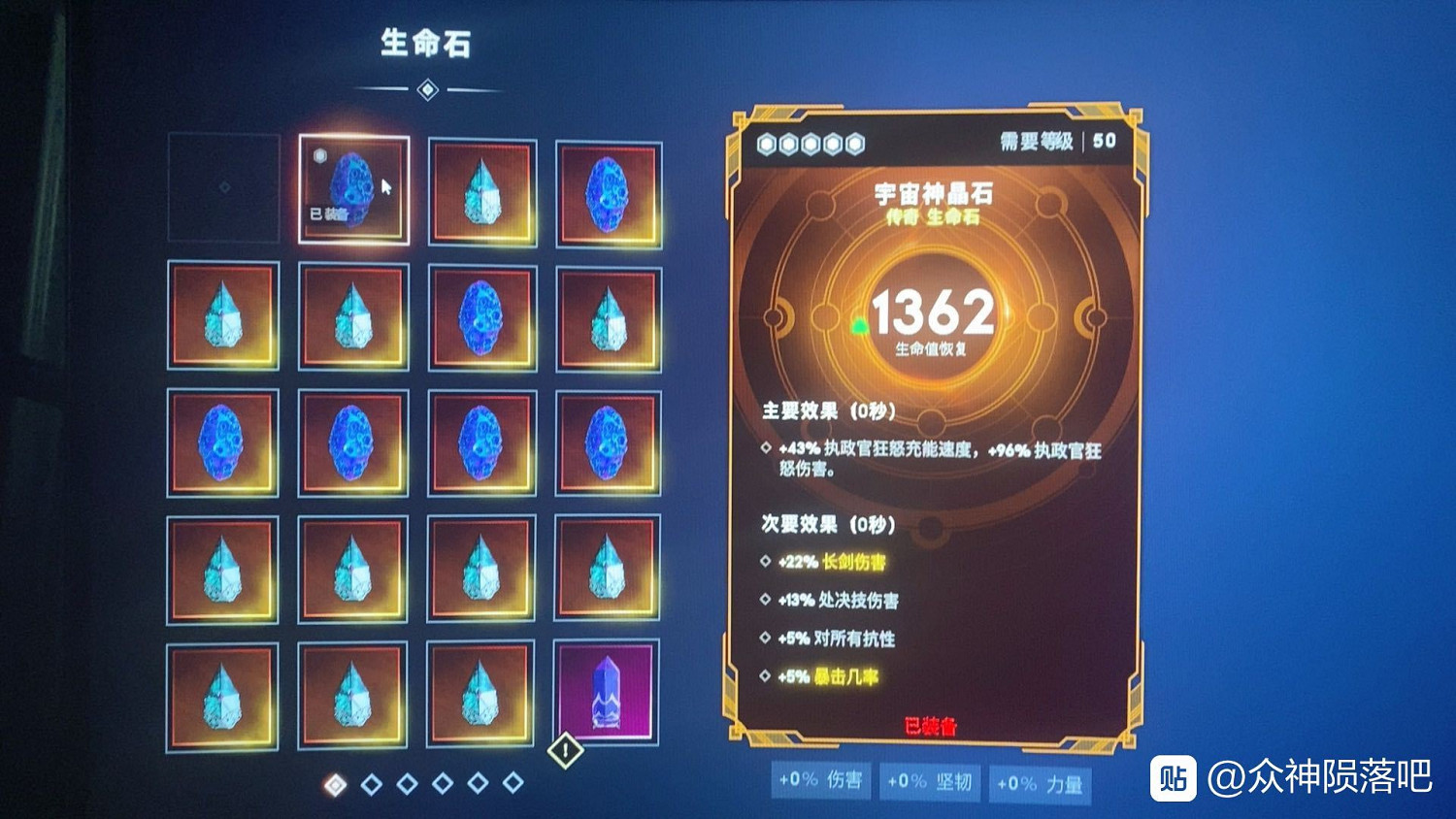Click the purple crystal item with warning badge
The width and height of the screenshot is (1456, 819).
(x=608, y=693)
